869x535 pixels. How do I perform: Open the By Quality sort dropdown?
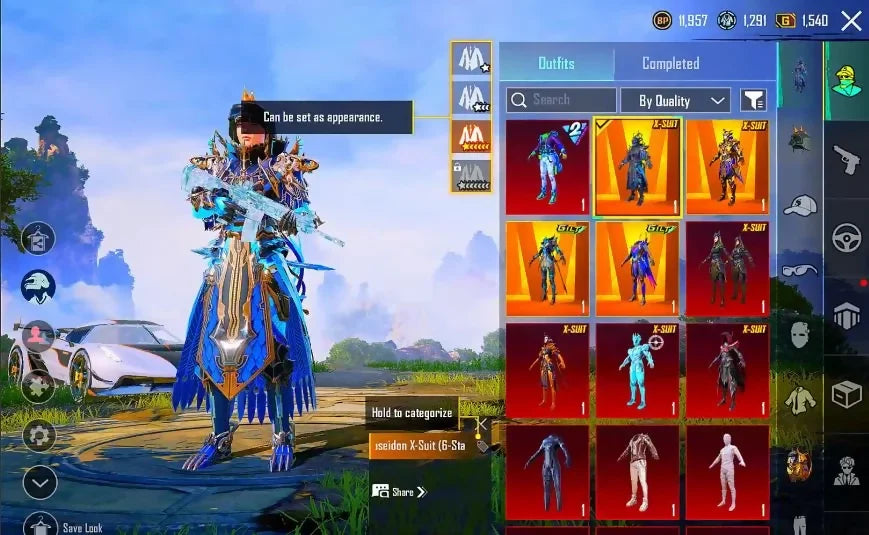click(x=676, y=100)
